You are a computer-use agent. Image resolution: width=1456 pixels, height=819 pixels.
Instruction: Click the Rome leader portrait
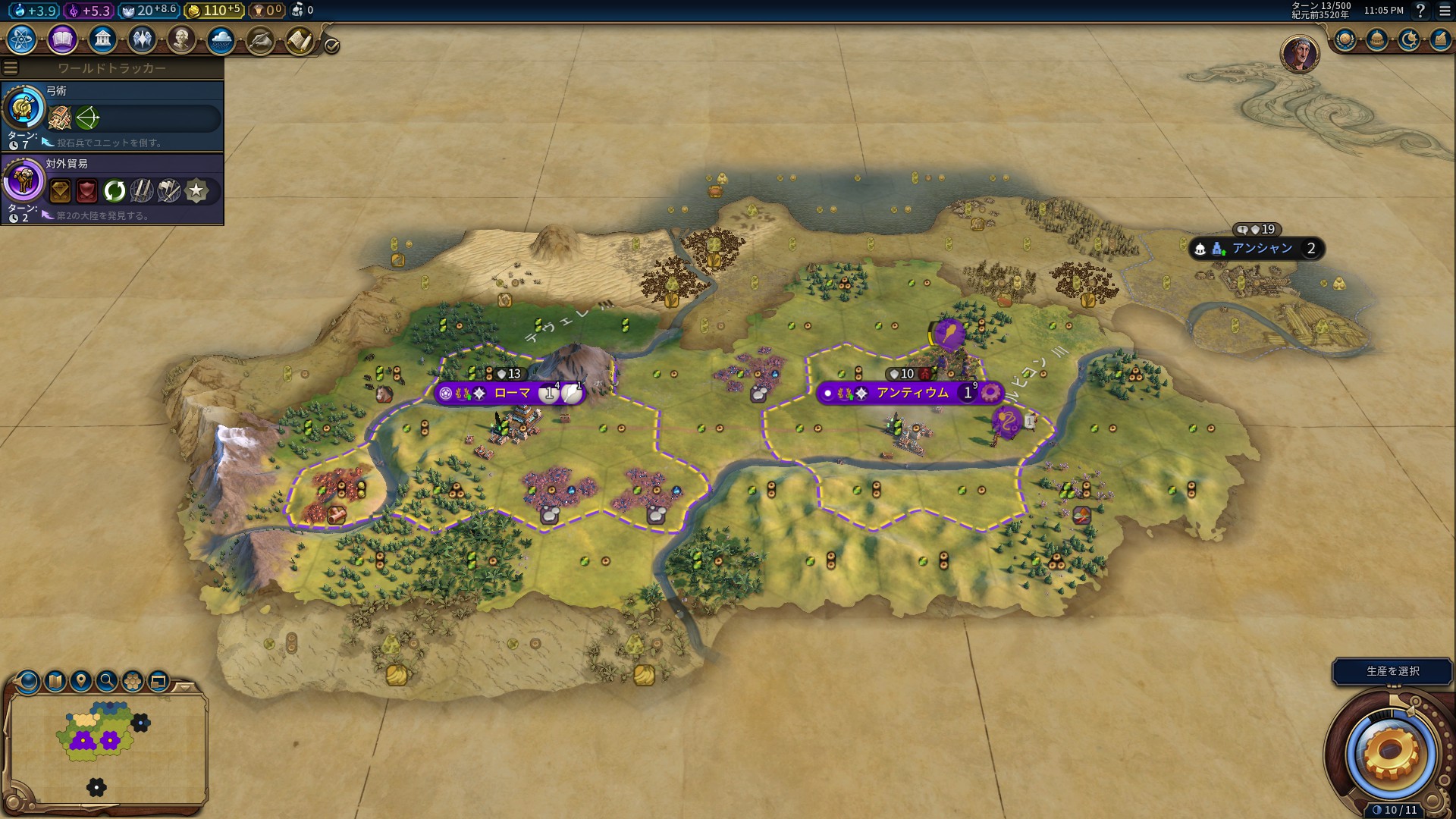1299,53
